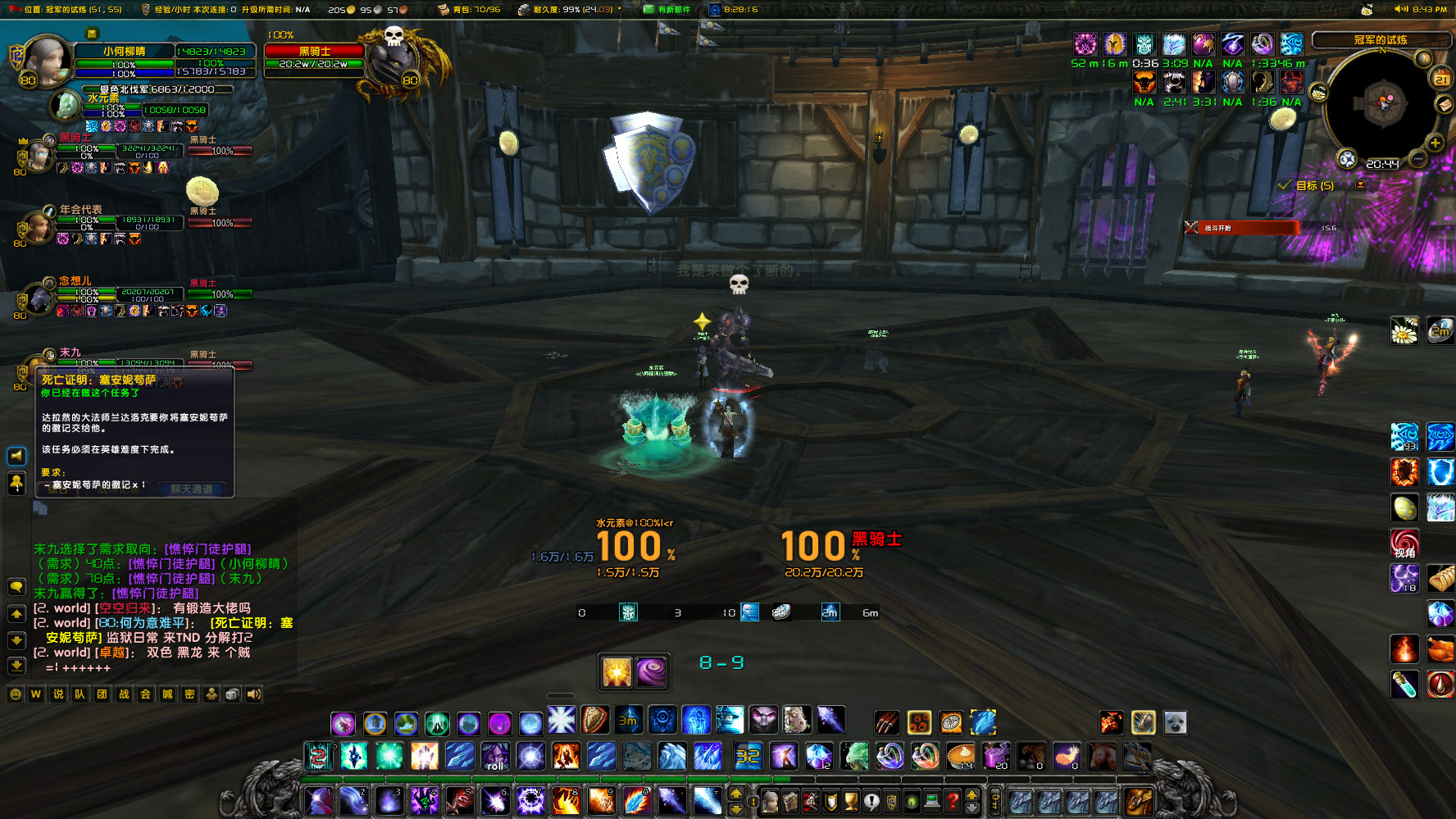Select the player character icon in the chat bar
The height and width of the screenshot is (819, 1456).
pyautogui.click(x=211, y=694)
